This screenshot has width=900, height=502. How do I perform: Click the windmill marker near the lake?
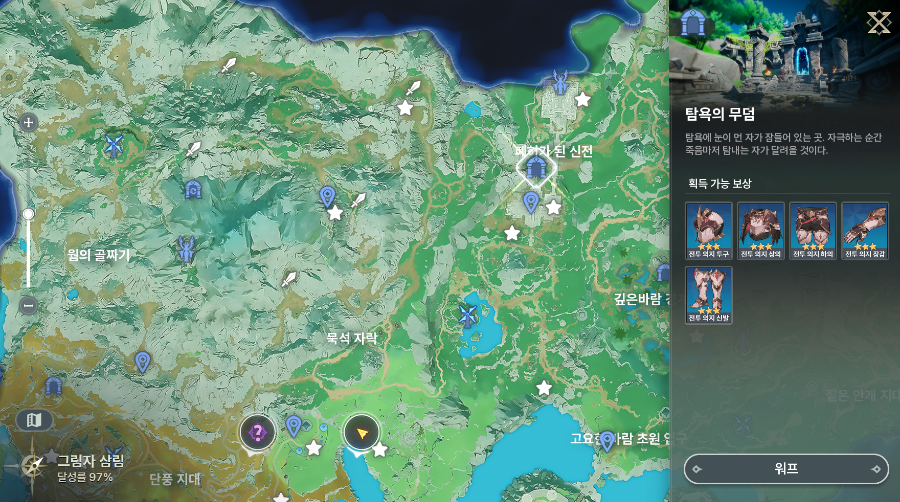(x=465, y=316)
